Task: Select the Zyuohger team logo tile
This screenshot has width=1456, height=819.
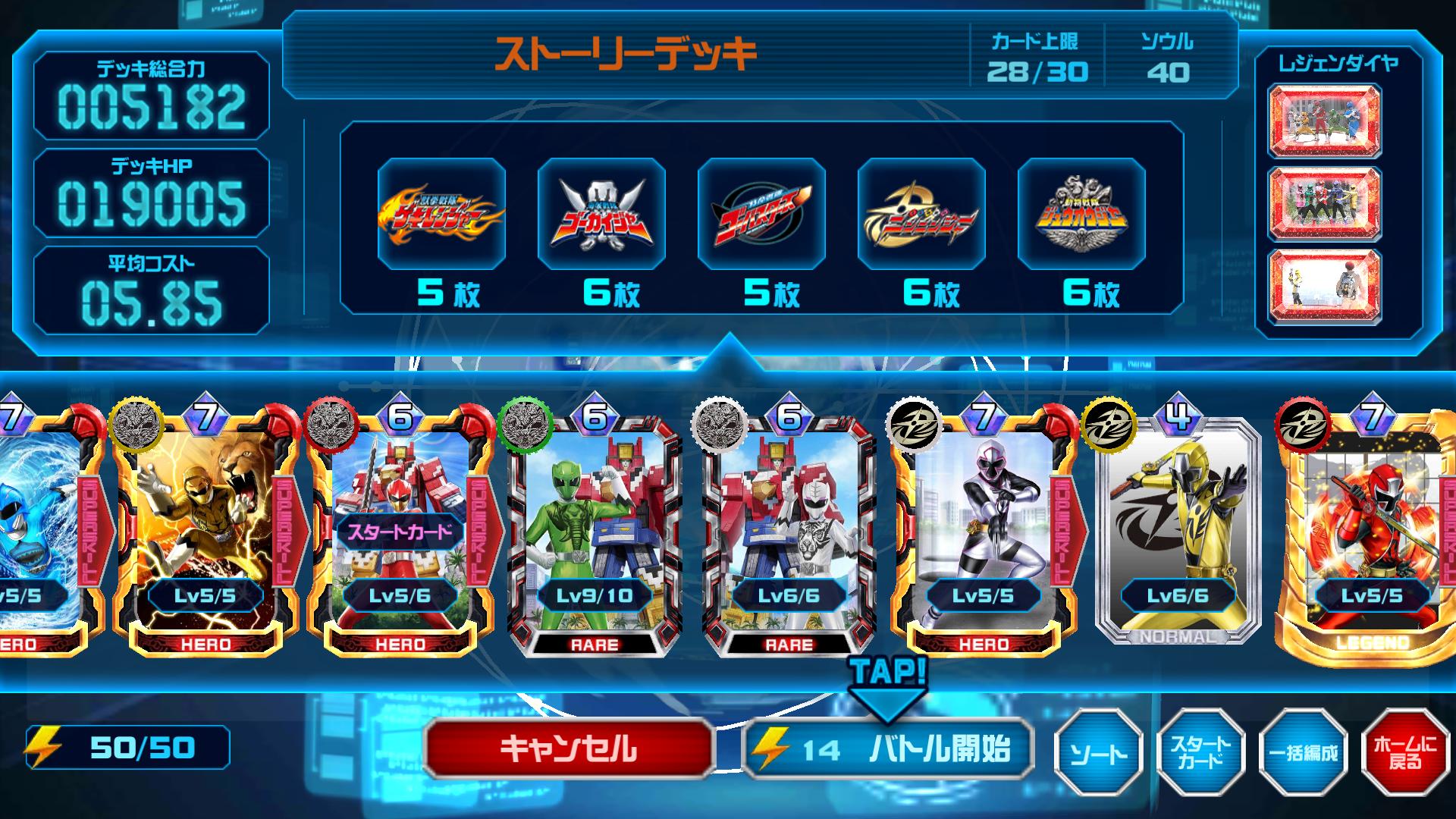Action: pyautogui.click(x=1081, y=214)
